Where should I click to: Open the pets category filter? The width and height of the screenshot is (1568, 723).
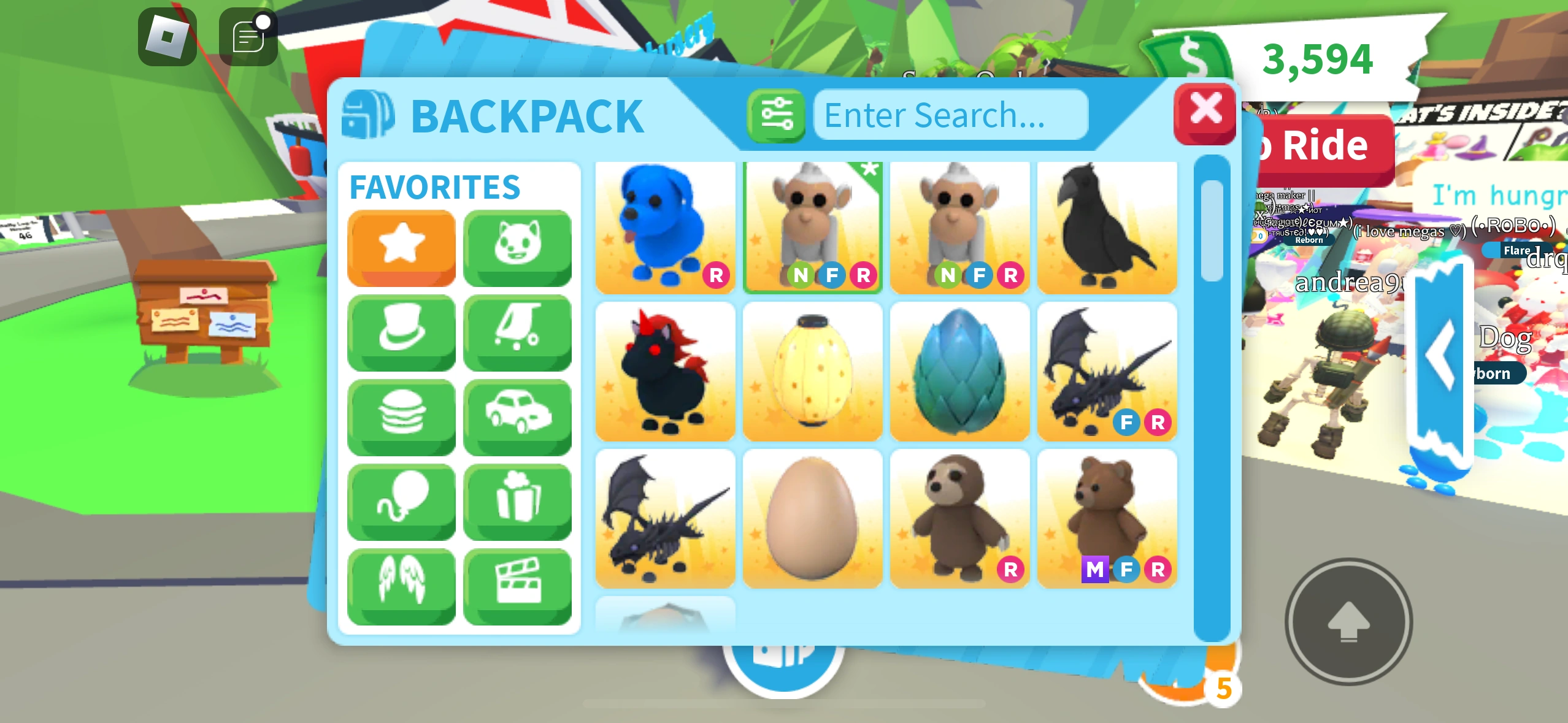[x=518, y=248]
